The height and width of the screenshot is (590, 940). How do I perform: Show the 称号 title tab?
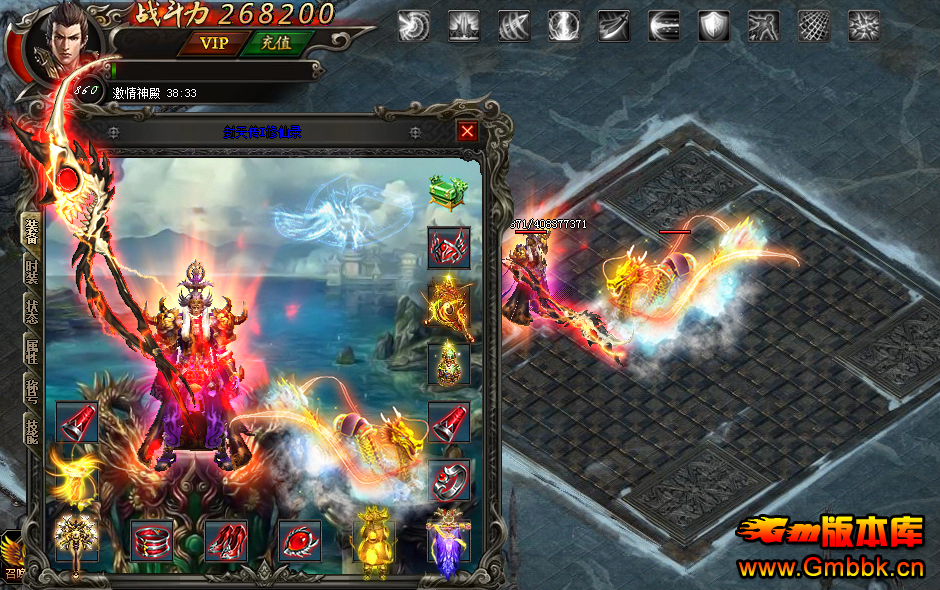click(x=31, y=390)
